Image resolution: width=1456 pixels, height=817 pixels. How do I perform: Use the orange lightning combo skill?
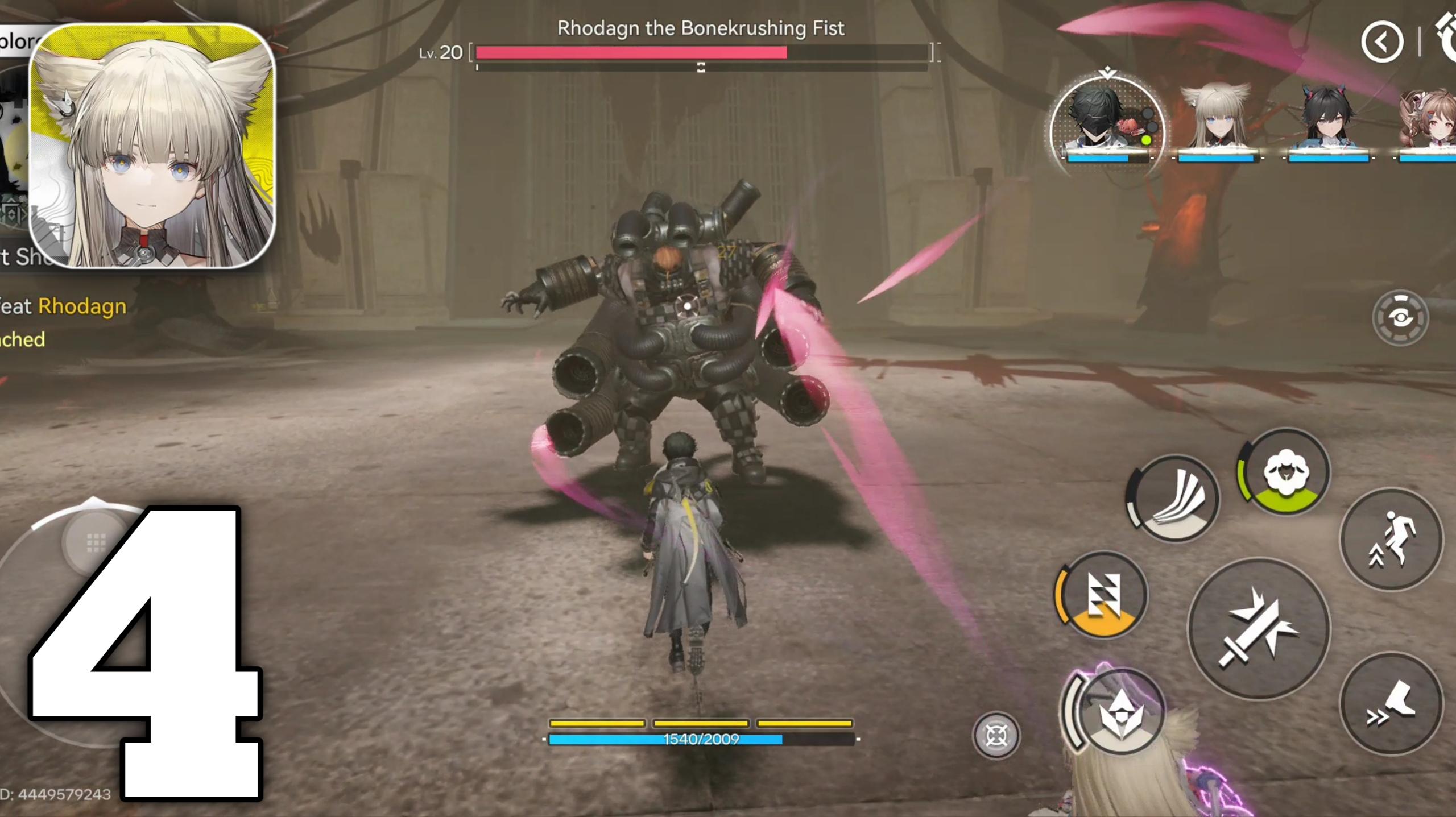coord(1102,595)
